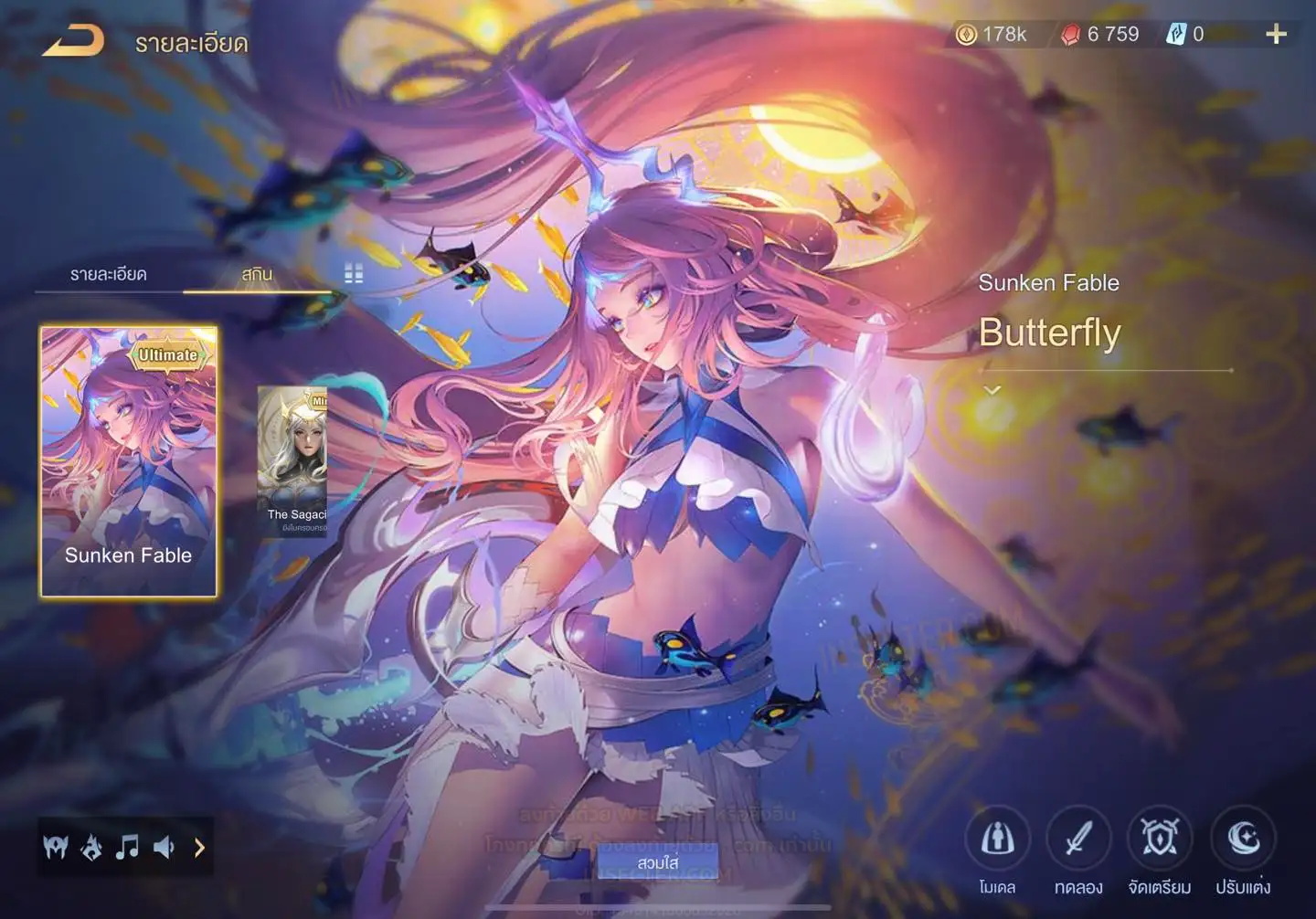Screen dimensions: 1316x919
Task: Equip the skin with สวมใส่ button
Action: click(658, 862)
